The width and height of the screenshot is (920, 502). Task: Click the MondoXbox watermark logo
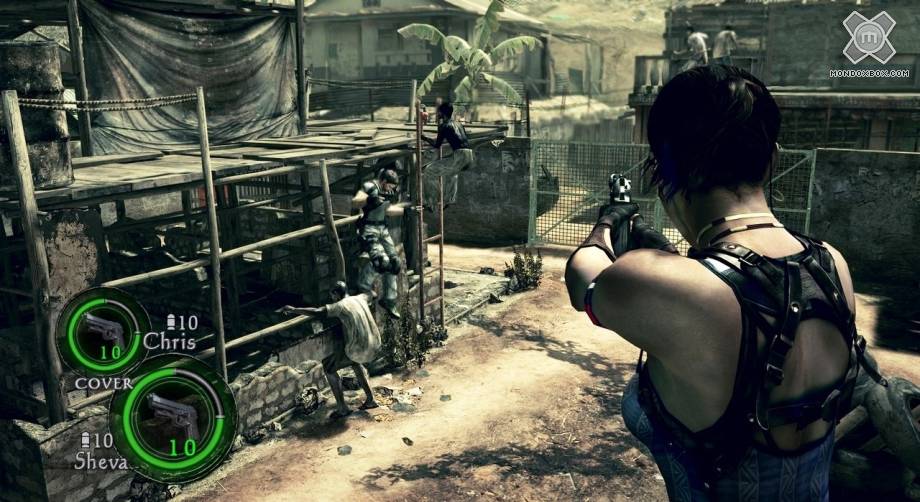(x=868, y=37)
